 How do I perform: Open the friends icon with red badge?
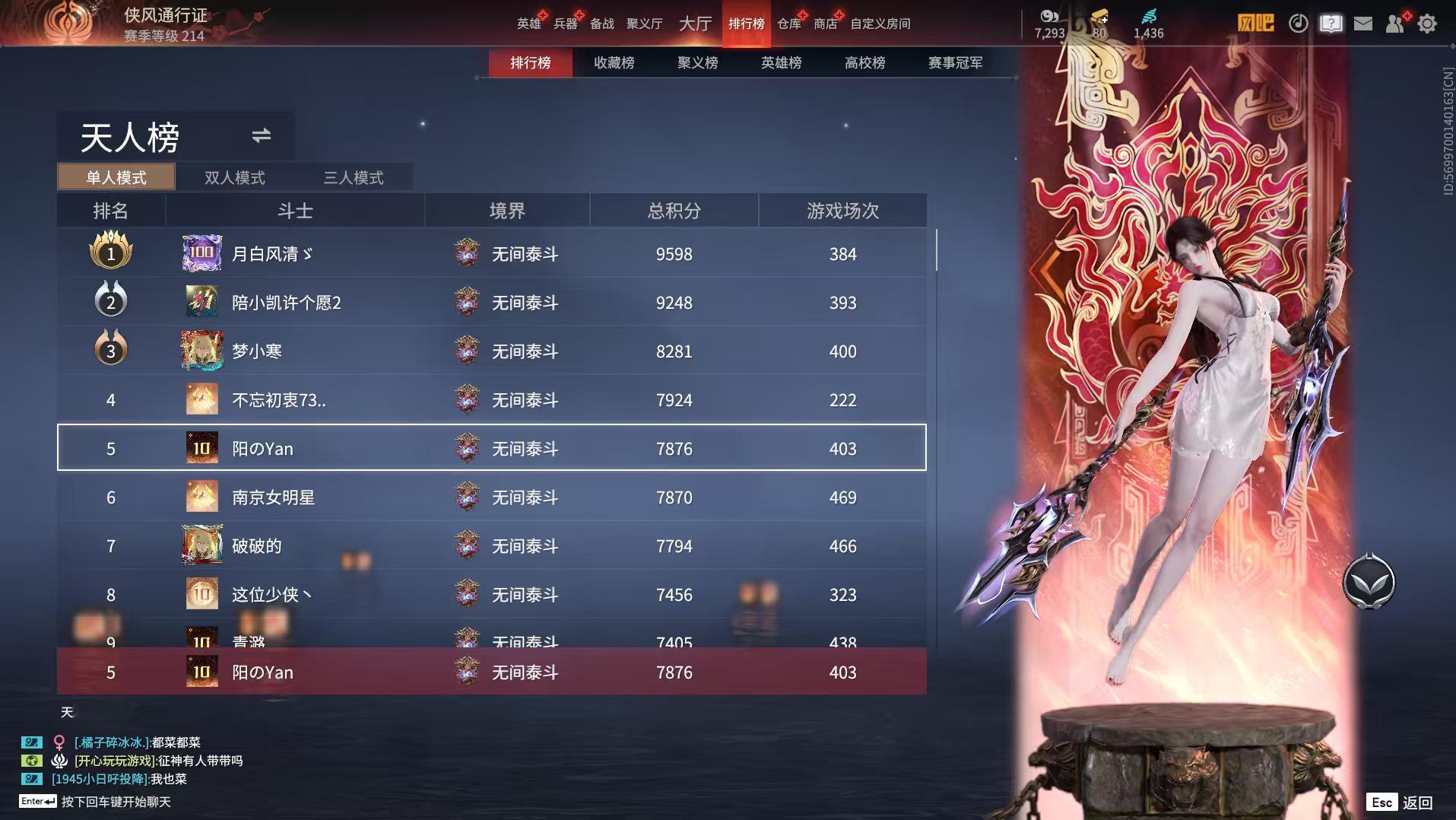[x=1396, y=24]
